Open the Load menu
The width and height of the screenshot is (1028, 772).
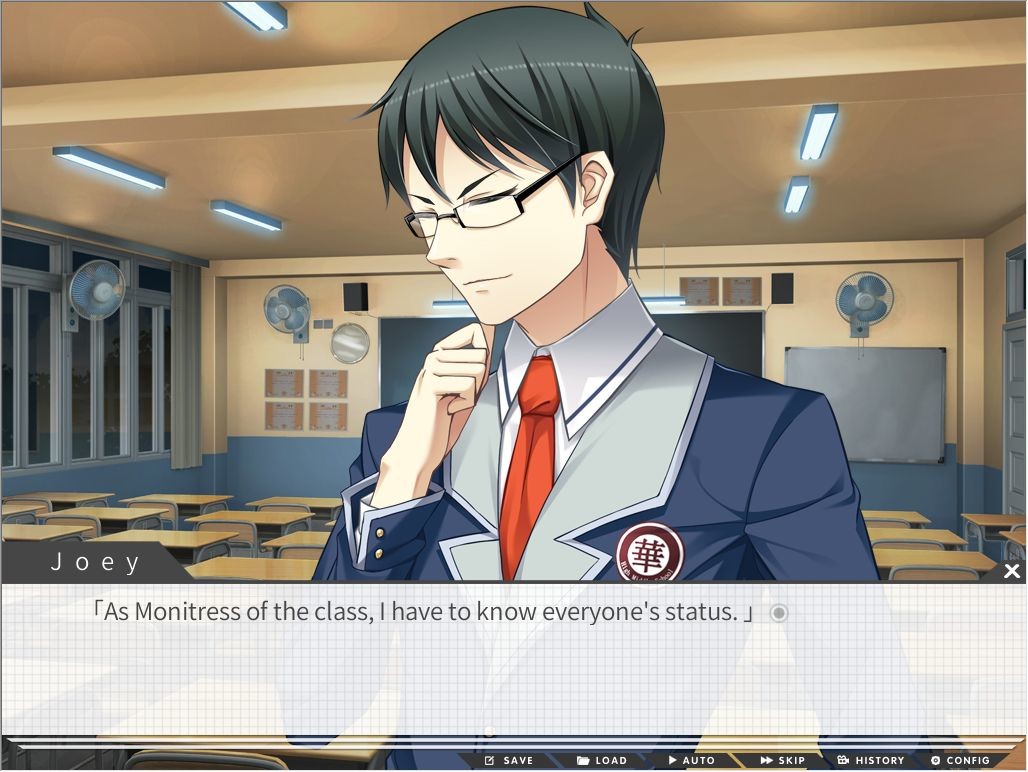602,760
